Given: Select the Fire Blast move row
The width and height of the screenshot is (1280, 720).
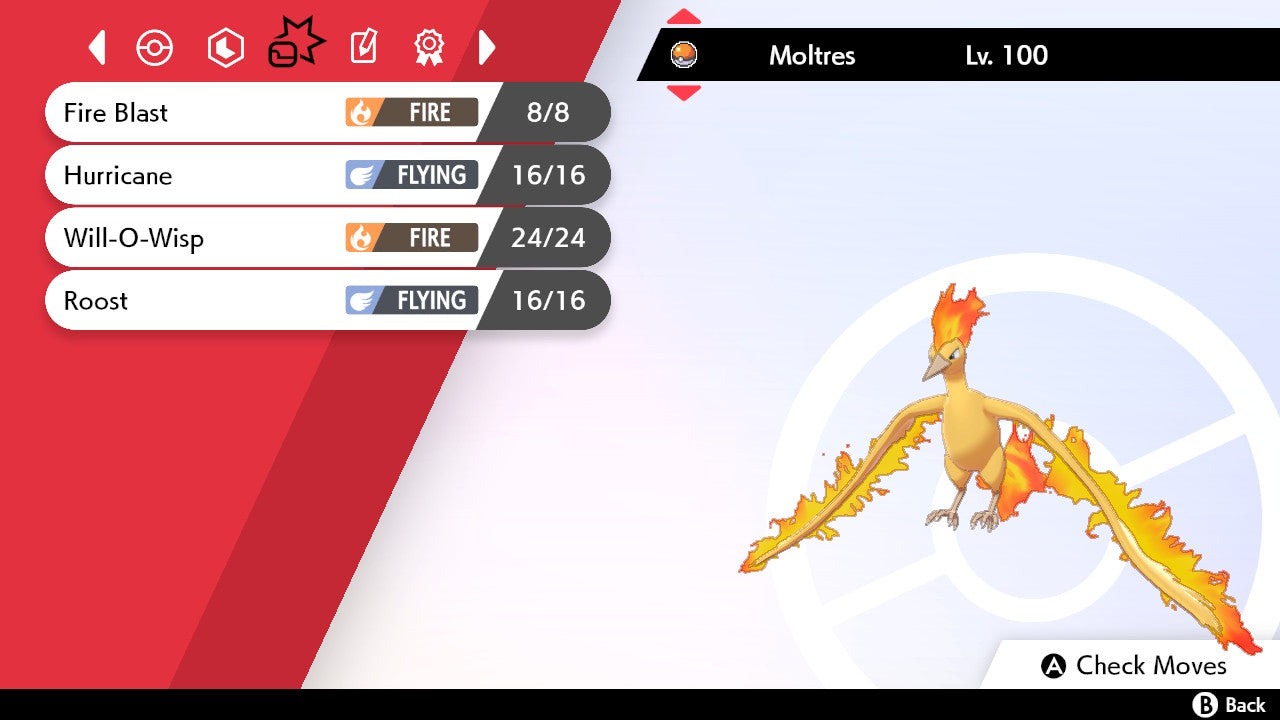Looking at the screenshot, I should click(x=326, y=112).
